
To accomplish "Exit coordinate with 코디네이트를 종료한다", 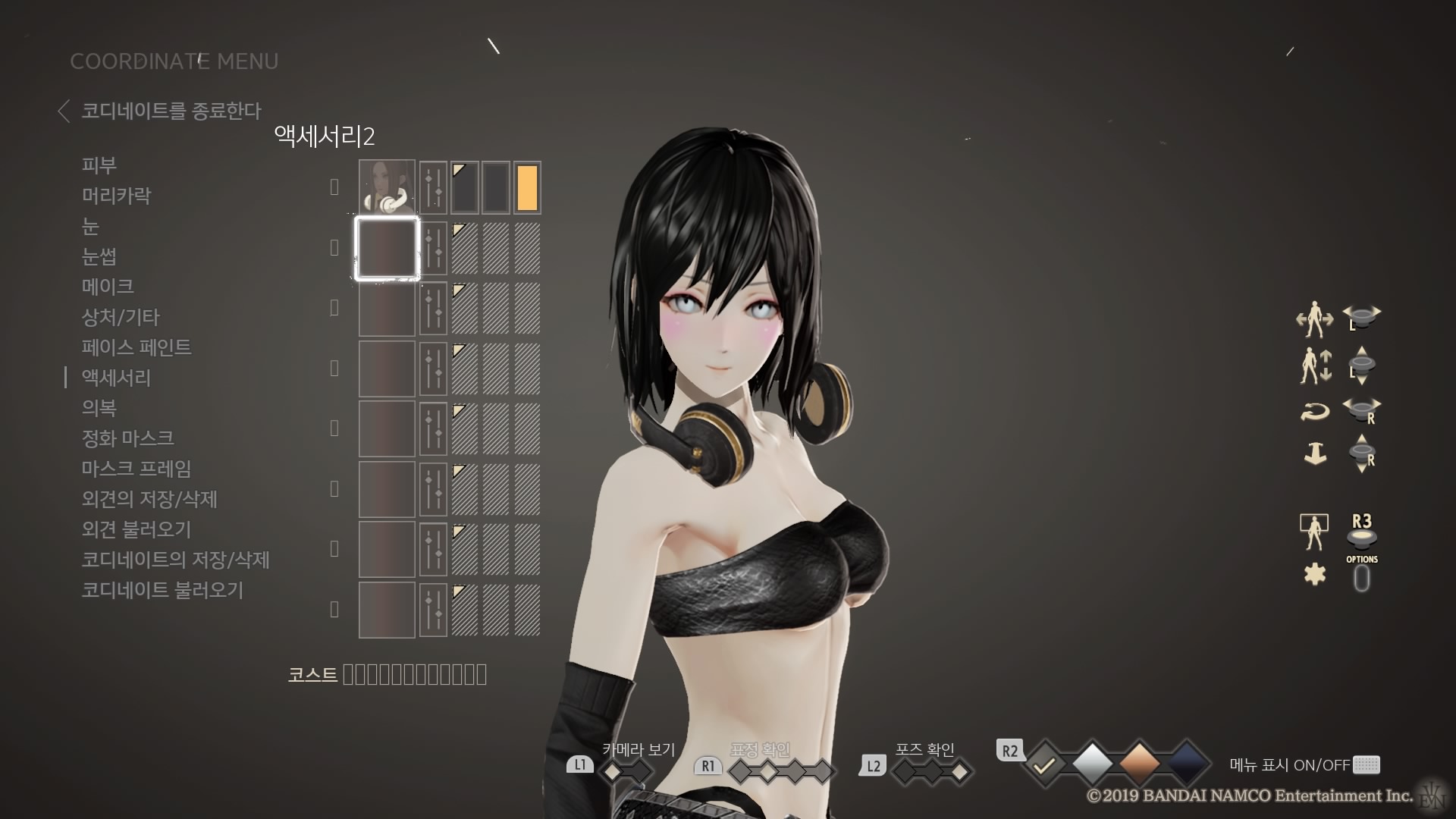I will click(x=170, y=111).
